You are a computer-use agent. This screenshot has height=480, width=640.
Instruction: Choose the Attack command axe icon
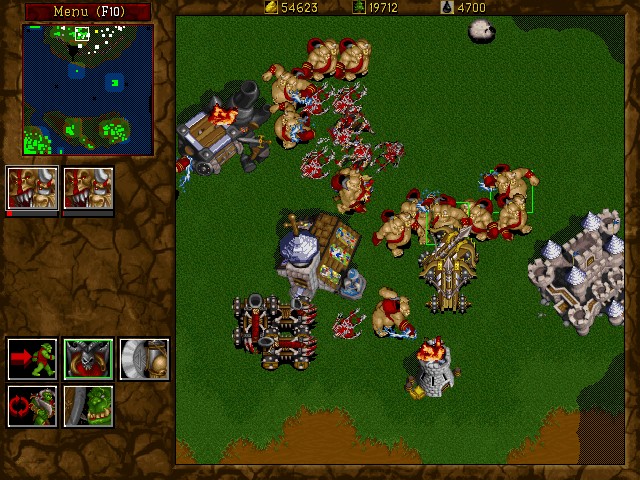[144, 359]
